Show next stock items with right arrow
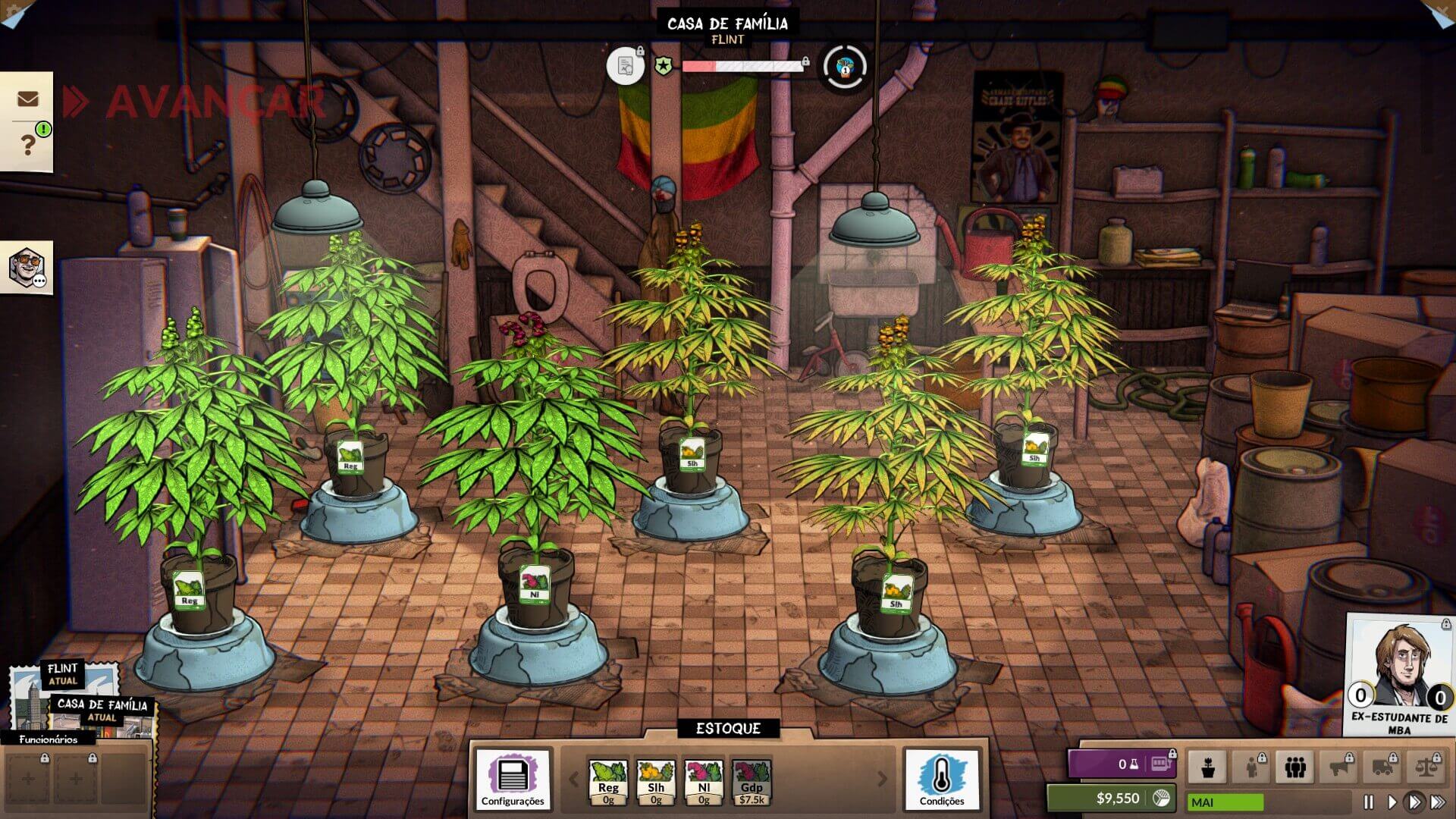This screenshot has width=1456, height=819. coord(882,779)
